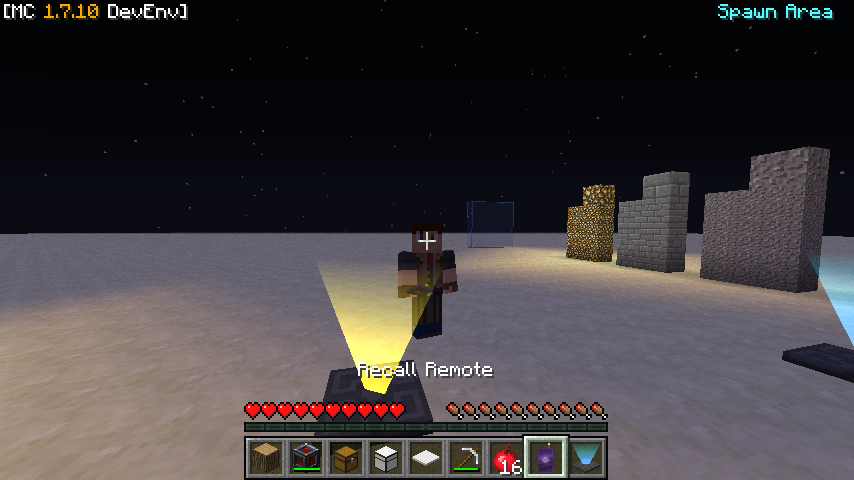Select the white cube block slot
This screenshot has width=854, height=480.
[386, 457]
